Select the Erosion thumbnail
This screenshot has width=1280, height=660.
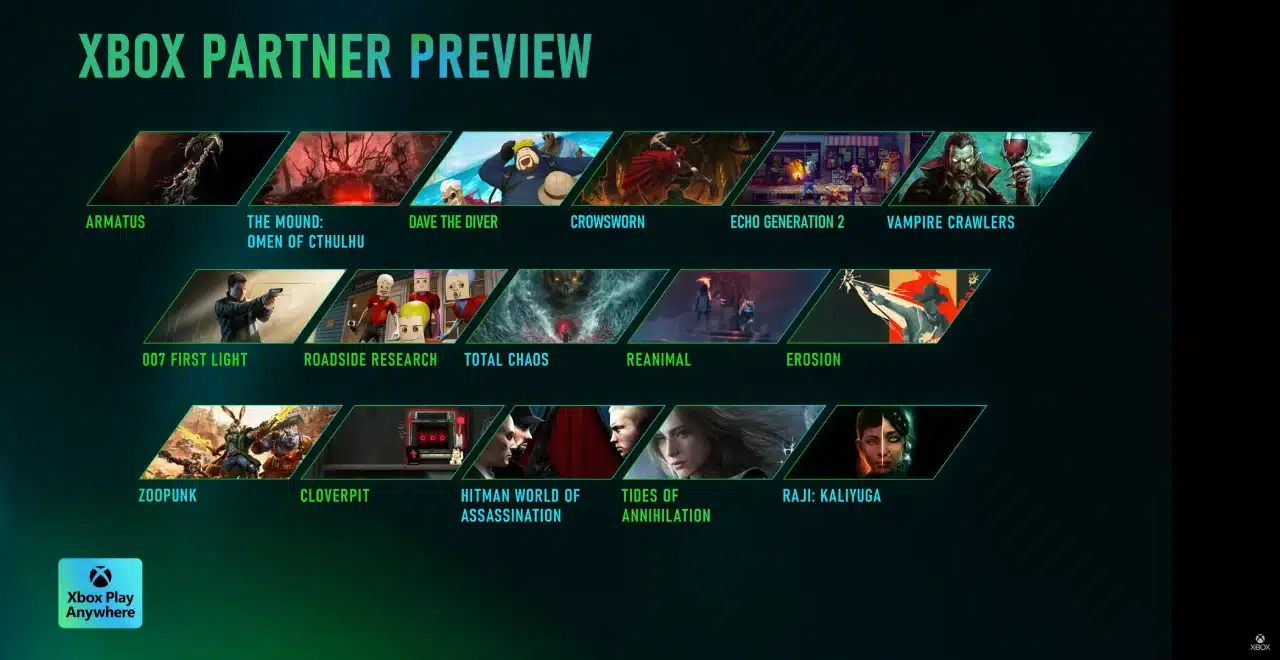pyautogui.click(x=888, y=306)
